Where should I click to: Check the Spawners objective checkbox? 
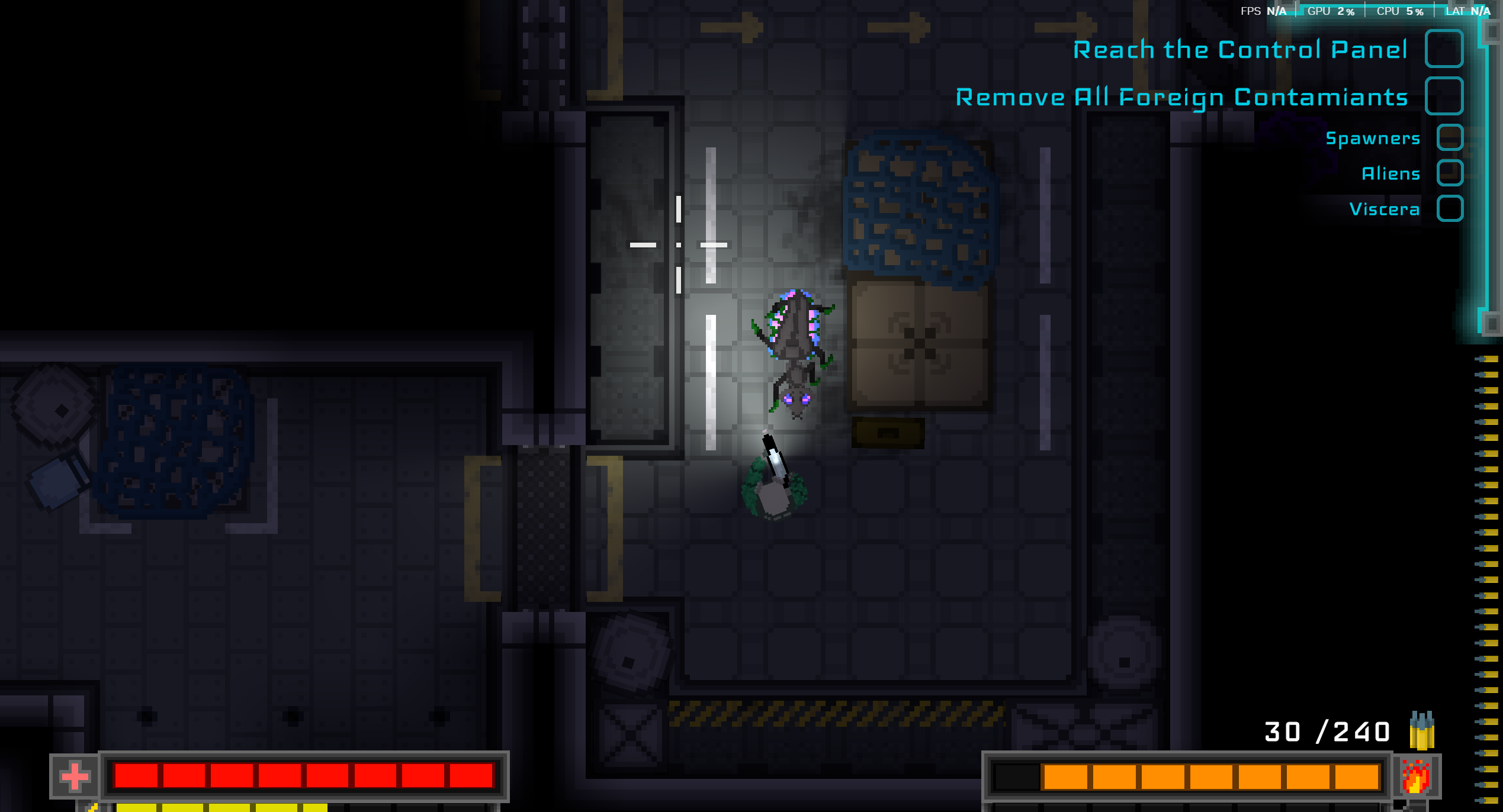point(1450,138)
